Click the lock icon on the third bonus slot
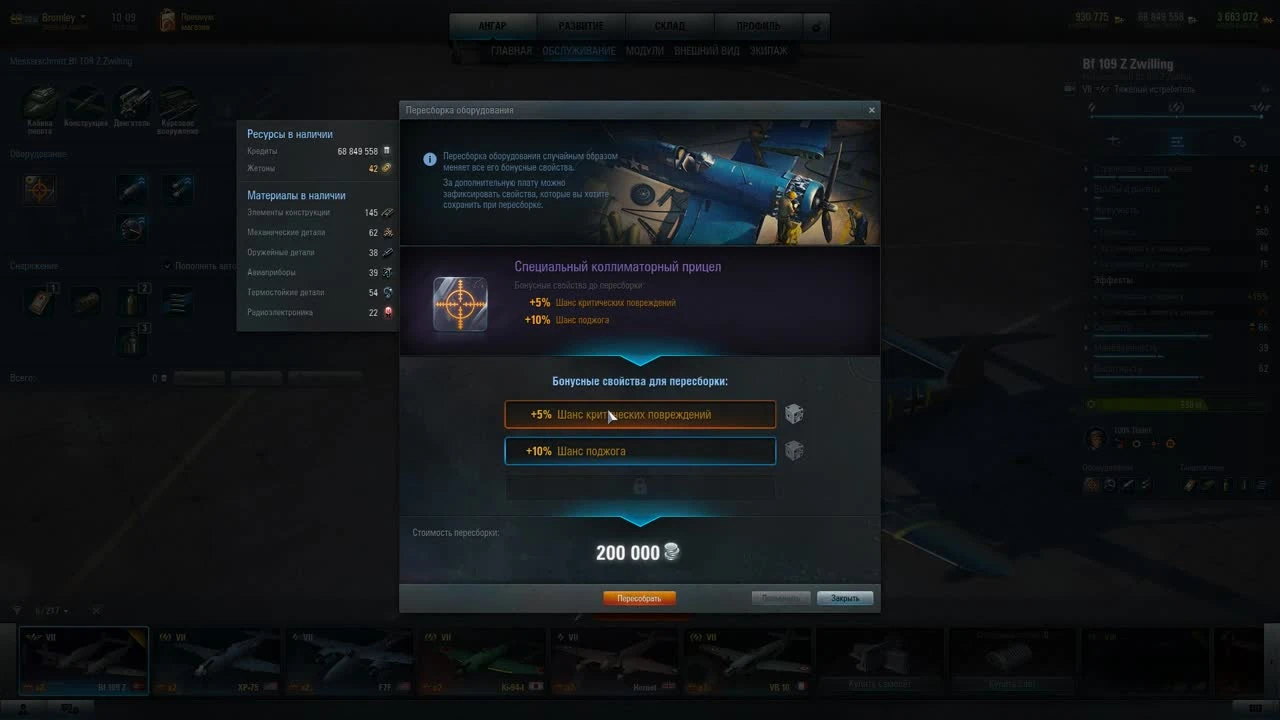Screen dimensions: 1280x720 [639, 487]
